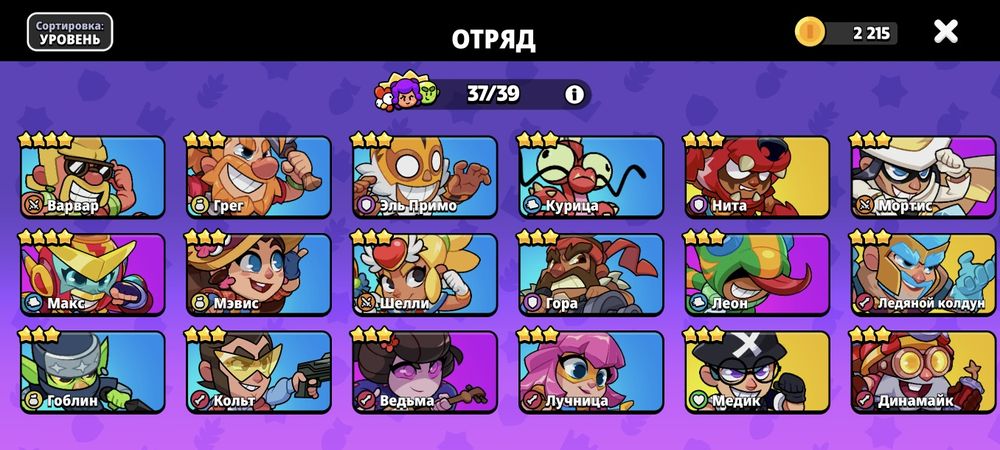Choose the Лучница card
The width and height of the screenshot is (1000, 450).
point(590,372)
